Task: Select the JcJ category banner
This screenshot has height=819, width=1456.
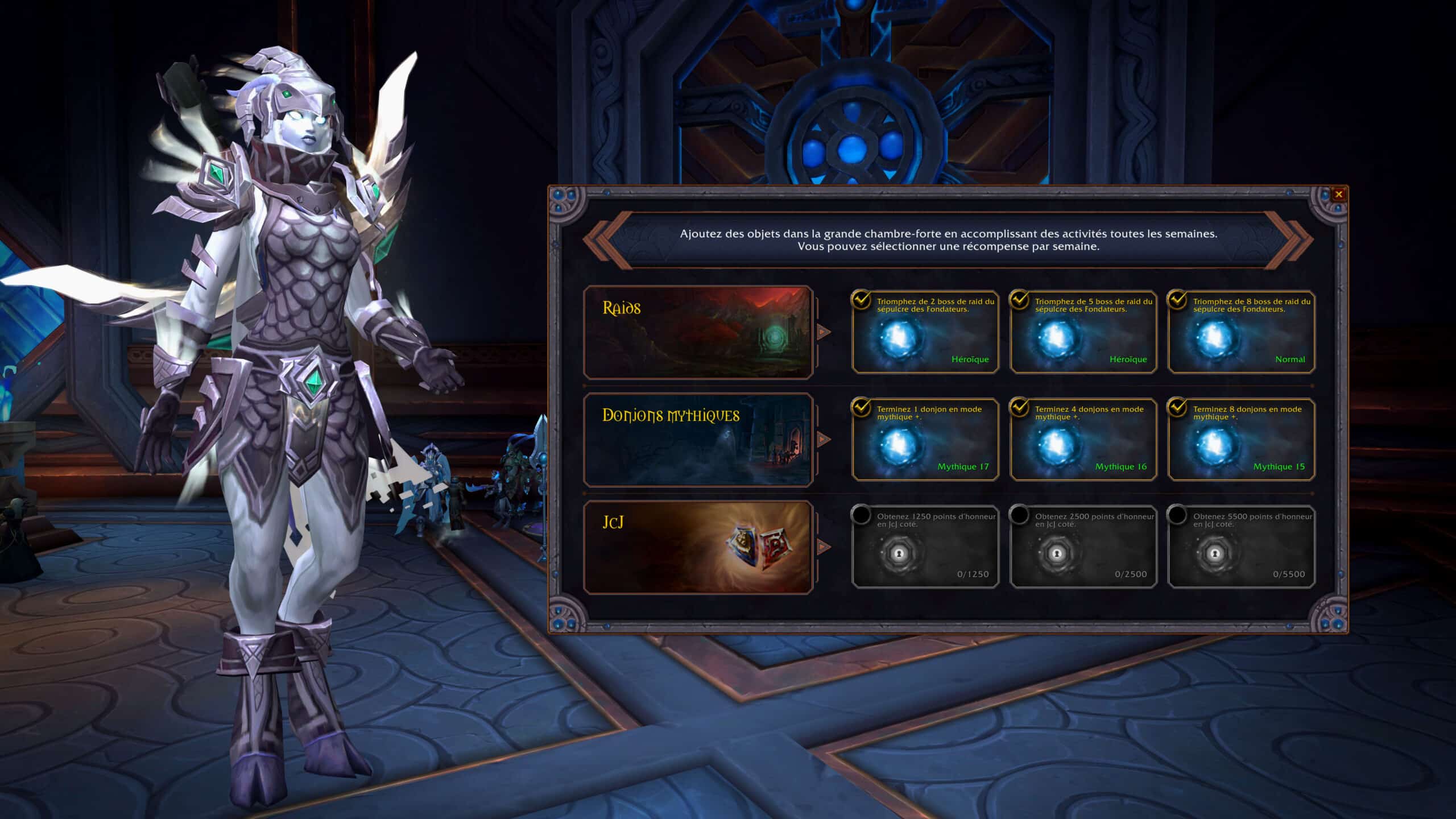Action: 698,548
